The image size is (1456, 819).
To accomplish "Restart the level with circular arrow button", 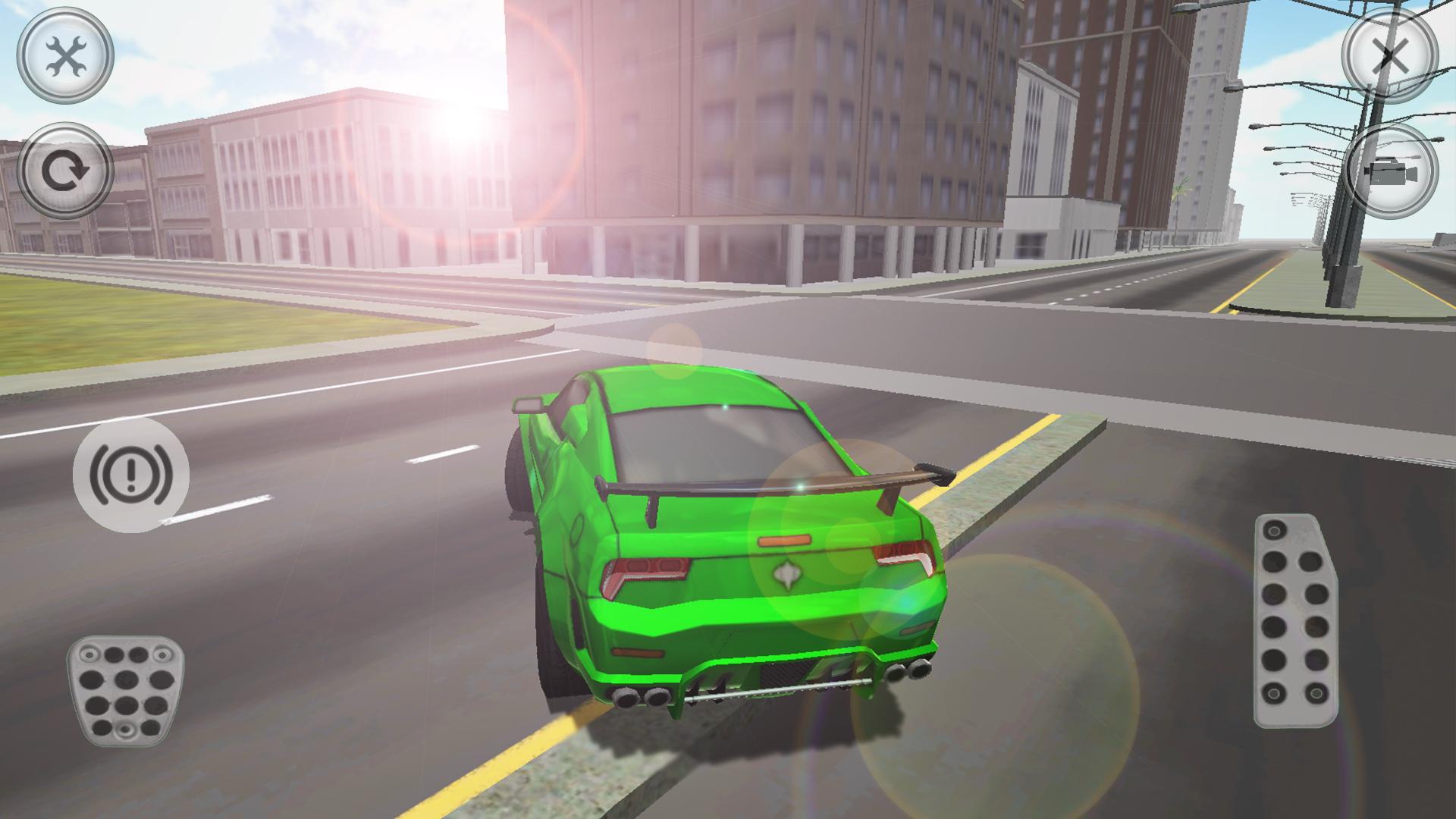I will [67, 173].
